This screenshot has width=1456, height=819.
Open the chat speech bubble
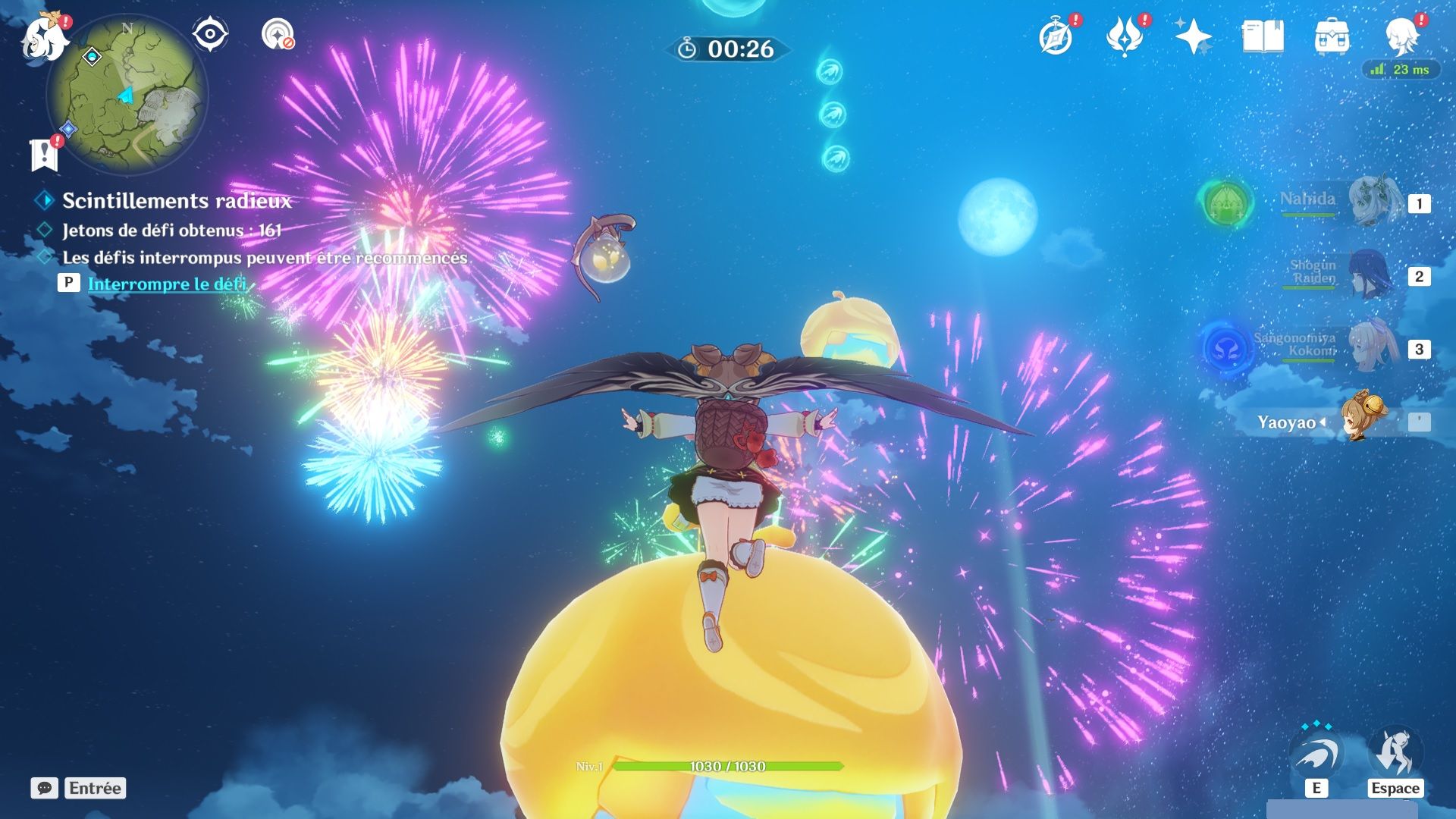point(44,788)
